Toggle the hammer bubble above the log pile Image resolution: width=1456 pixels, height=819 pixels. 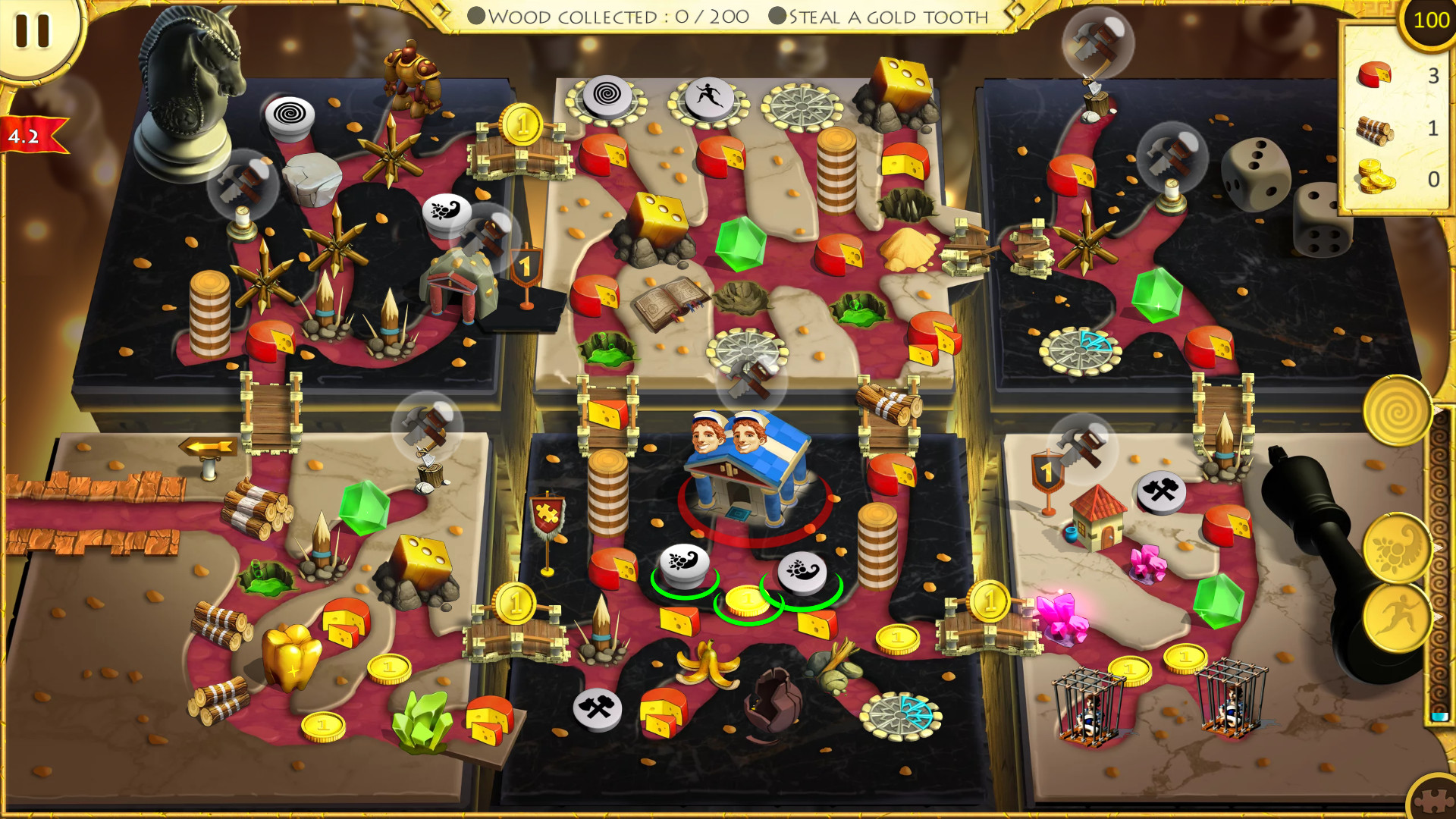[x=429, y=425]
